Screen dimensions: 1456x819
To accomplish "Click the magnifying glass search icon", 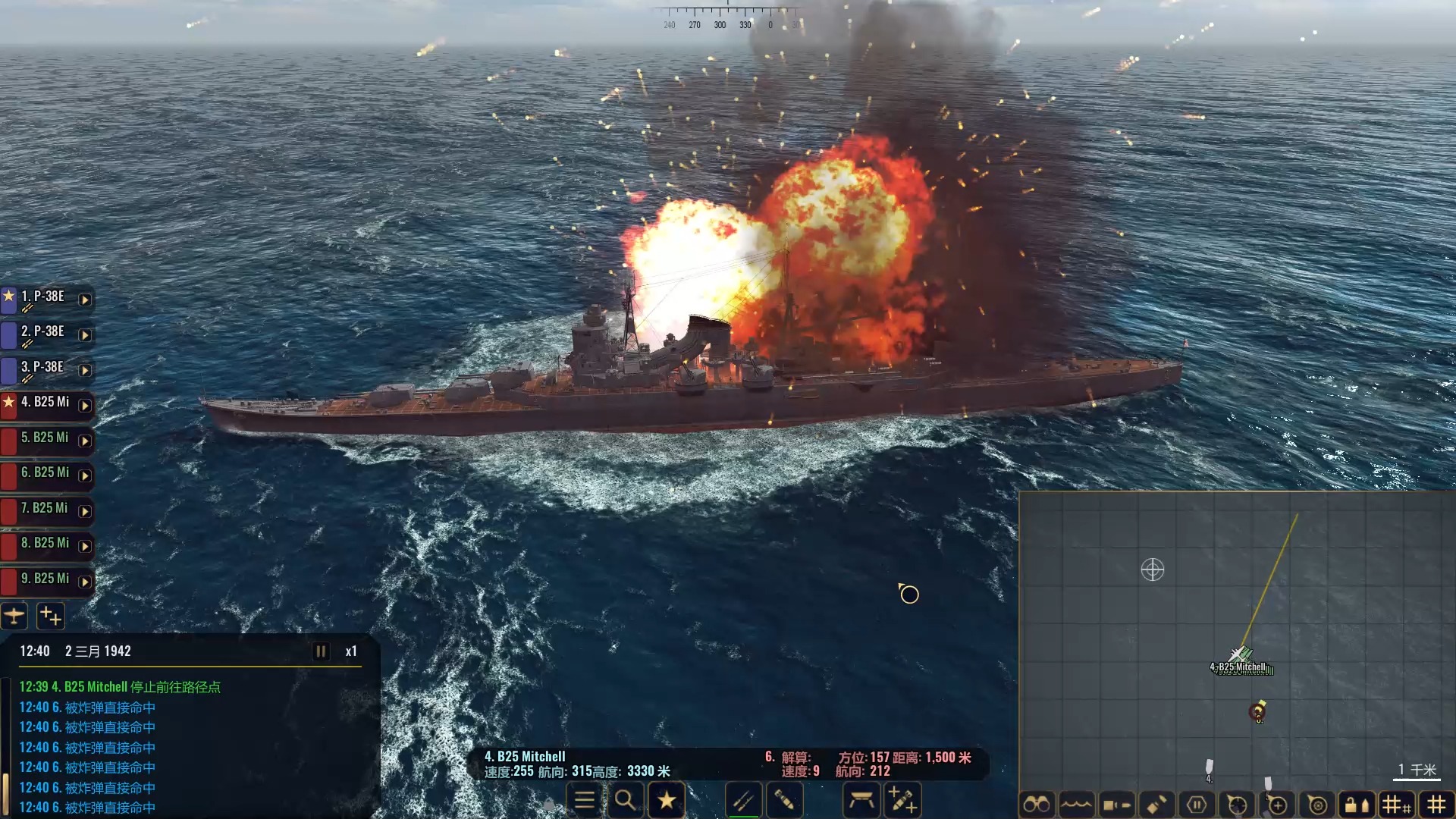I will (625, 800).
